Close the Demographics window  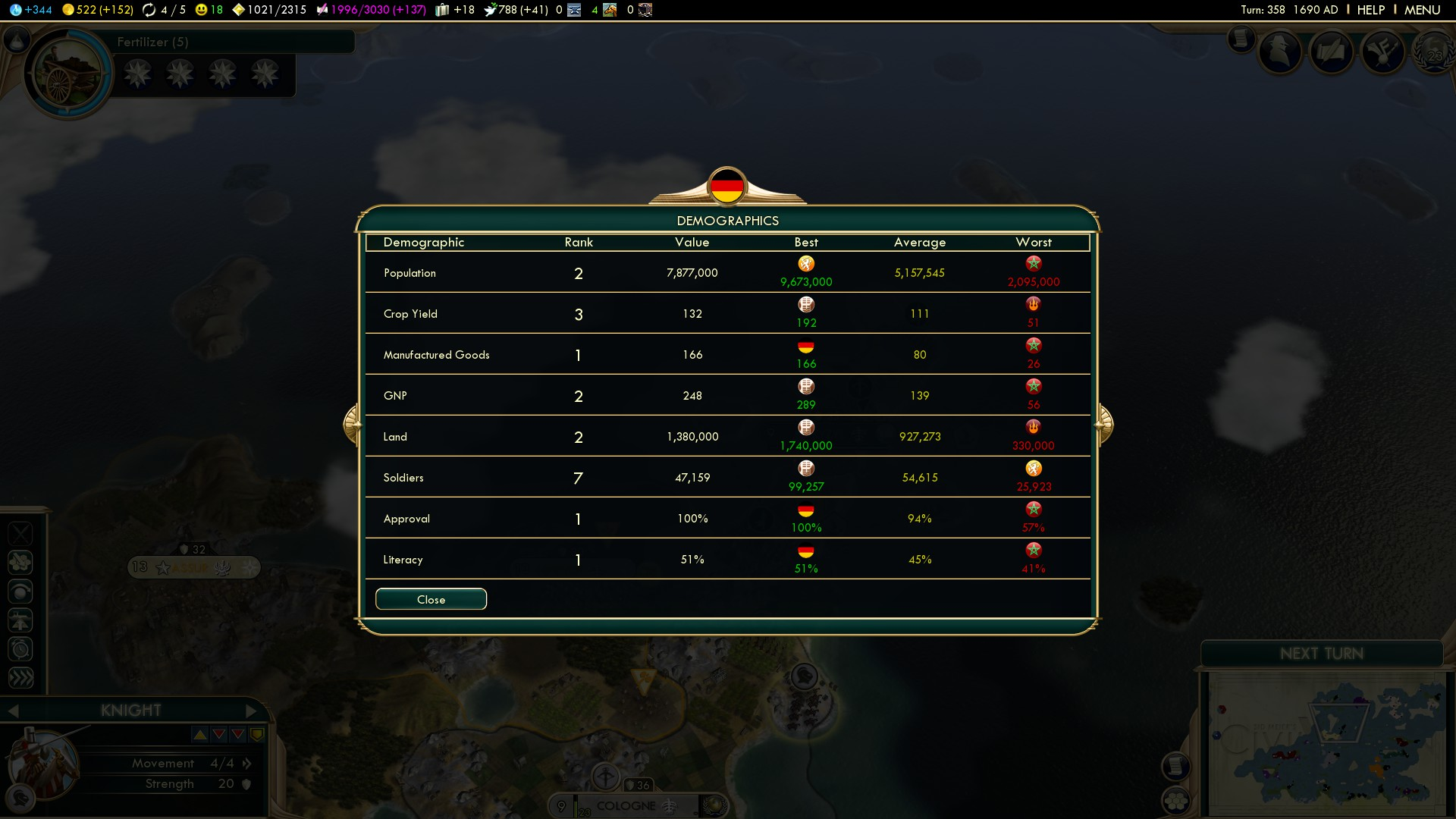430,599
